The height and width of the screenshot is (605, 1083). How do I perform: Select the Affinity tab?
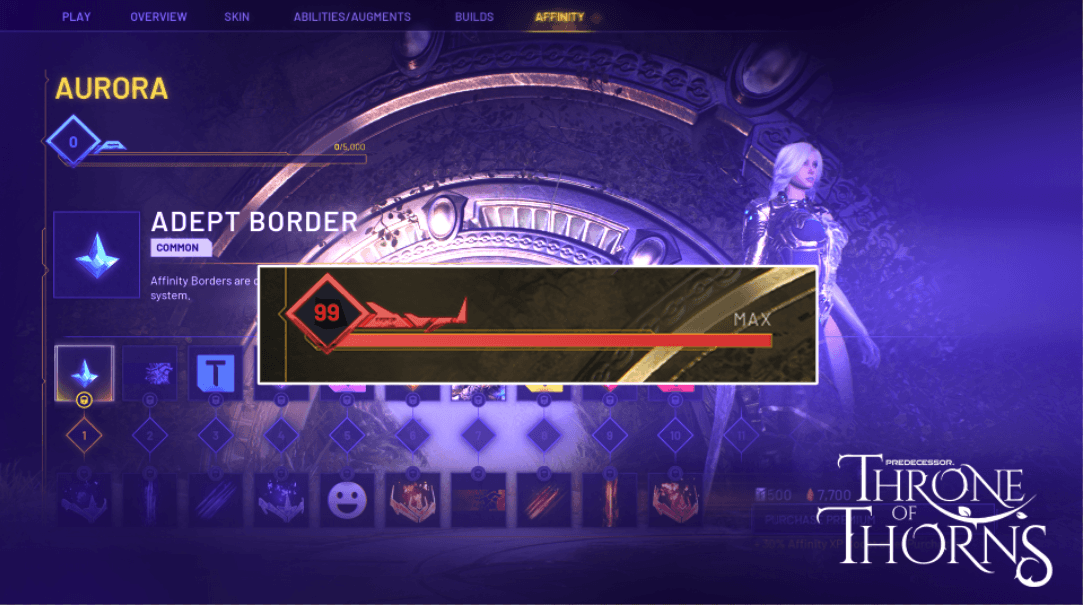coord(559,17)
